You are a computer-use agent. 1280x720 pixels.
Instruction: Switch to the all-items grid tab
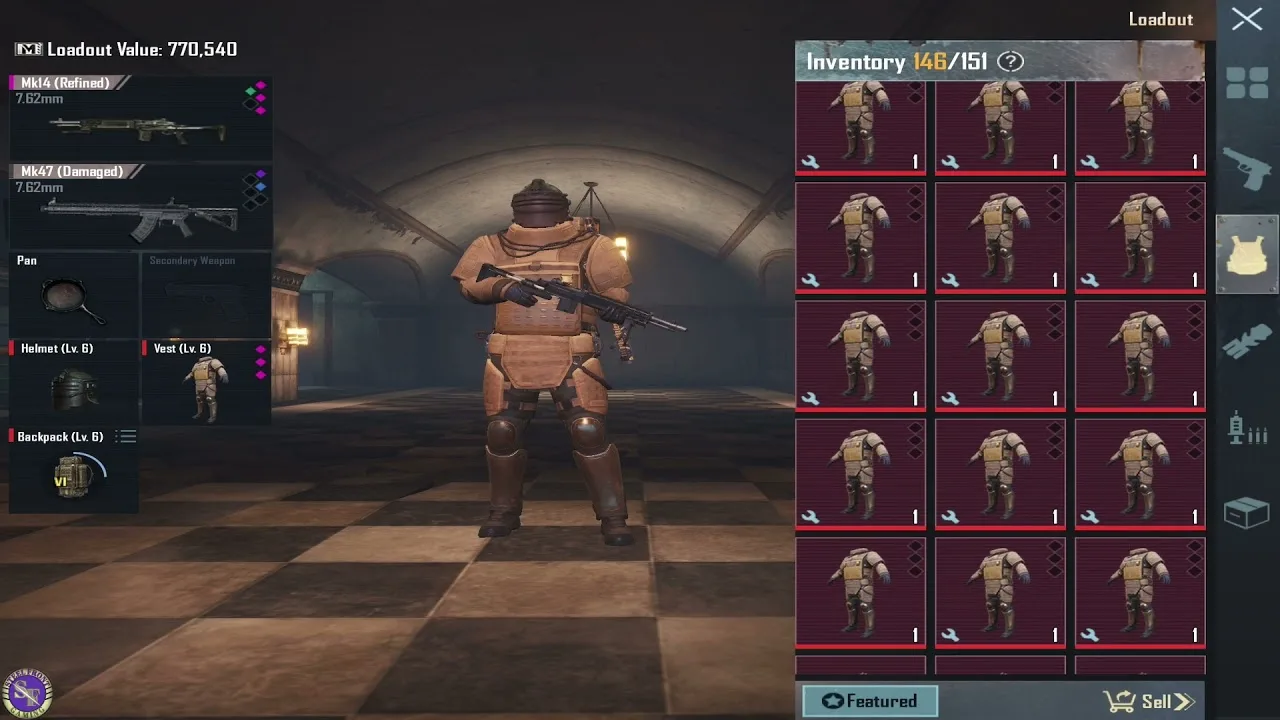tap(1247, 83)
